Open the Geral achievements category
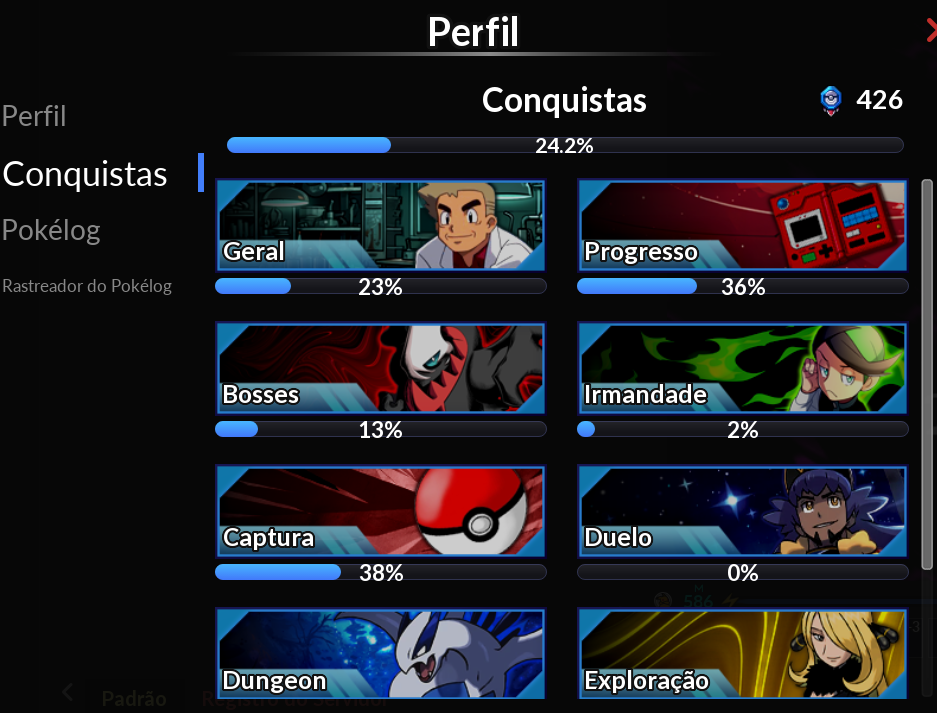 click(380, 226)
